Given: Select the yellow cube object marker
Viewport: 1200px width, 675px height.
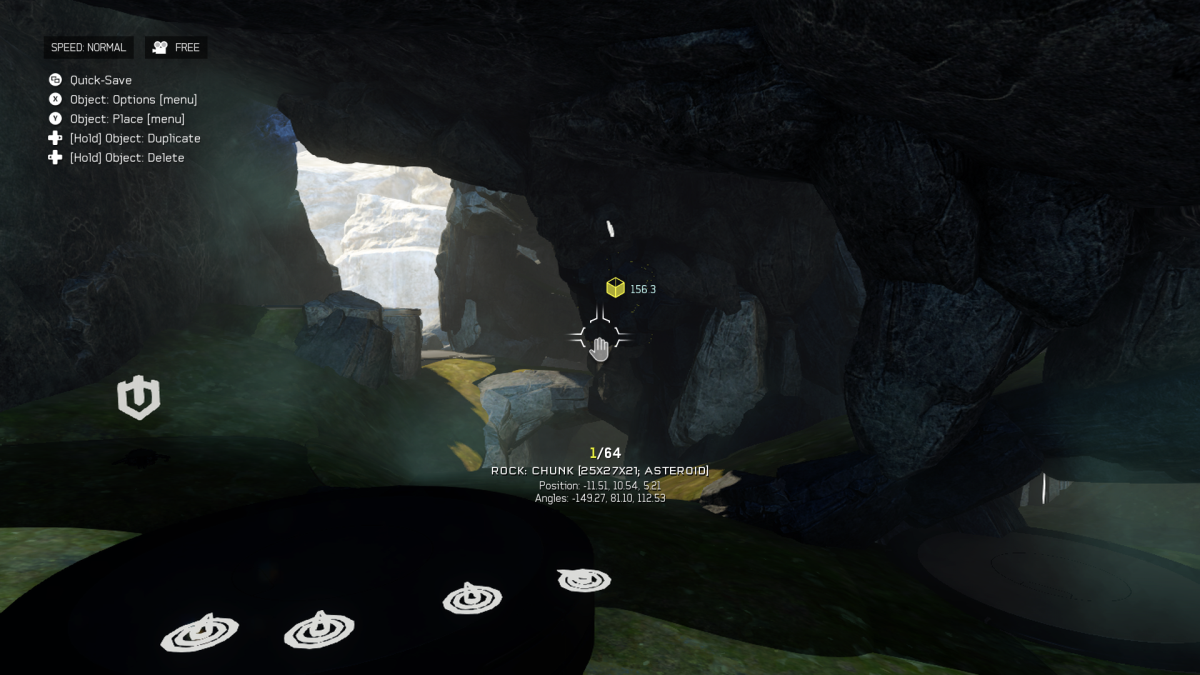Looking at the screenshot, I should (615, 288).
